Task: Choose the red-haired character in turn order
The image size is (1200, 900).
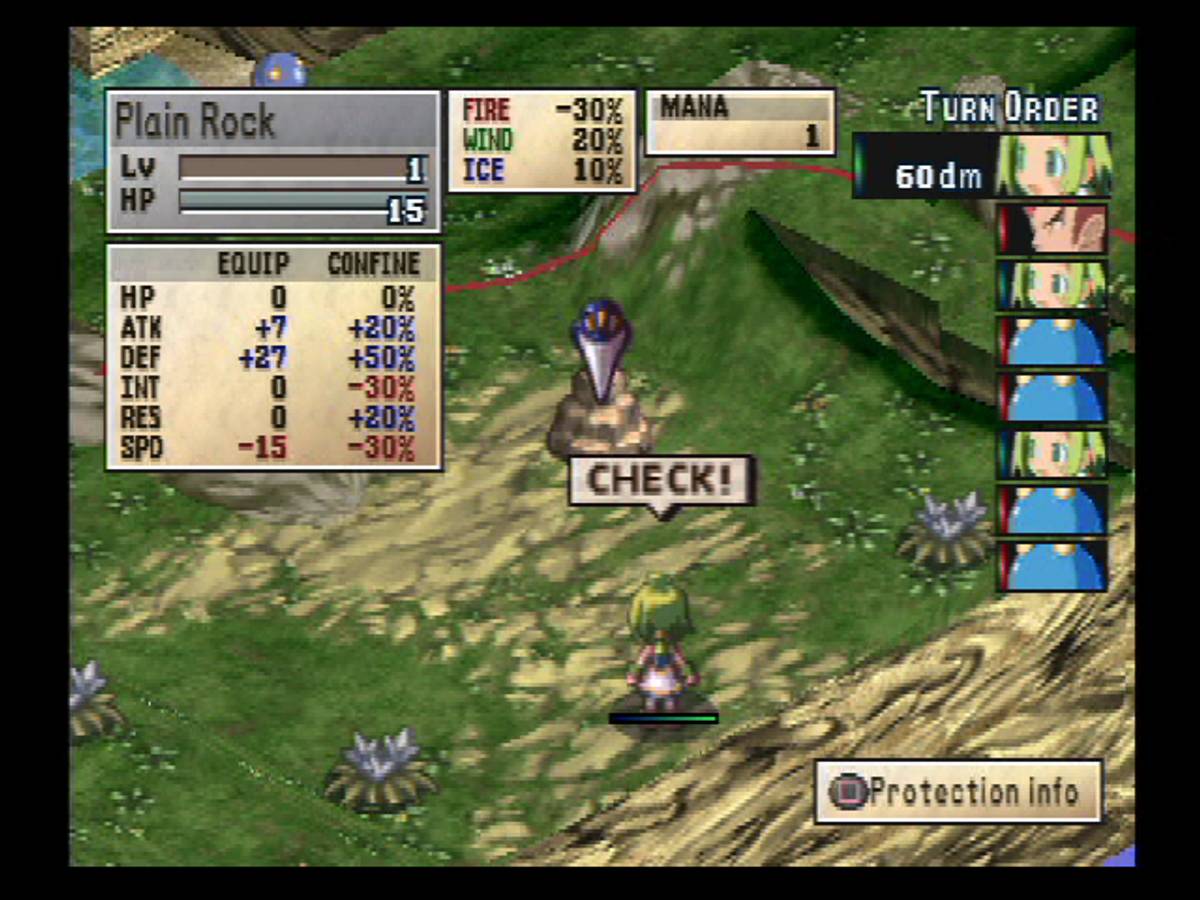Action: (x=1052, y=229)
